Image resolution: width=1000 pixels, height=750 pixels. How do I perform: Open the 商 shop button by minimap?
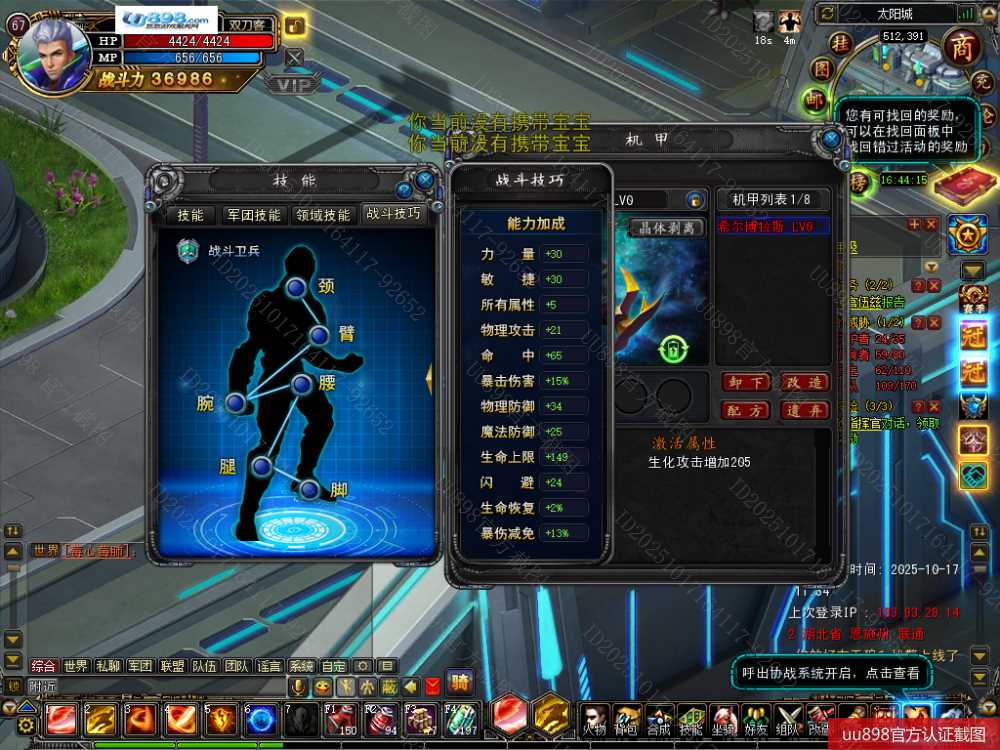click(962, 47)
